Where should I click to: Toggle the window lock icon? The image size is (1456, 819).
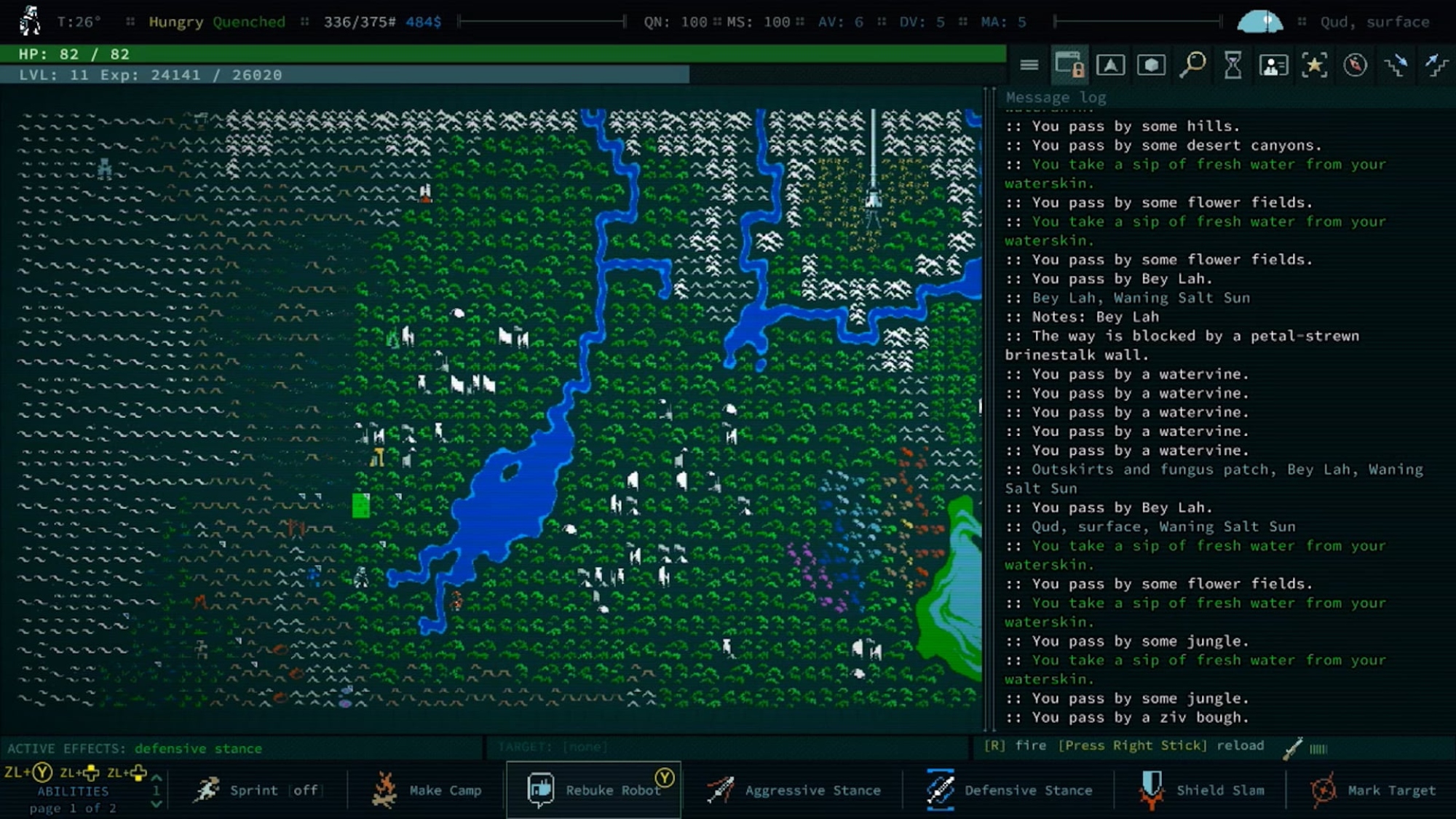click(x=1069, y=66)
